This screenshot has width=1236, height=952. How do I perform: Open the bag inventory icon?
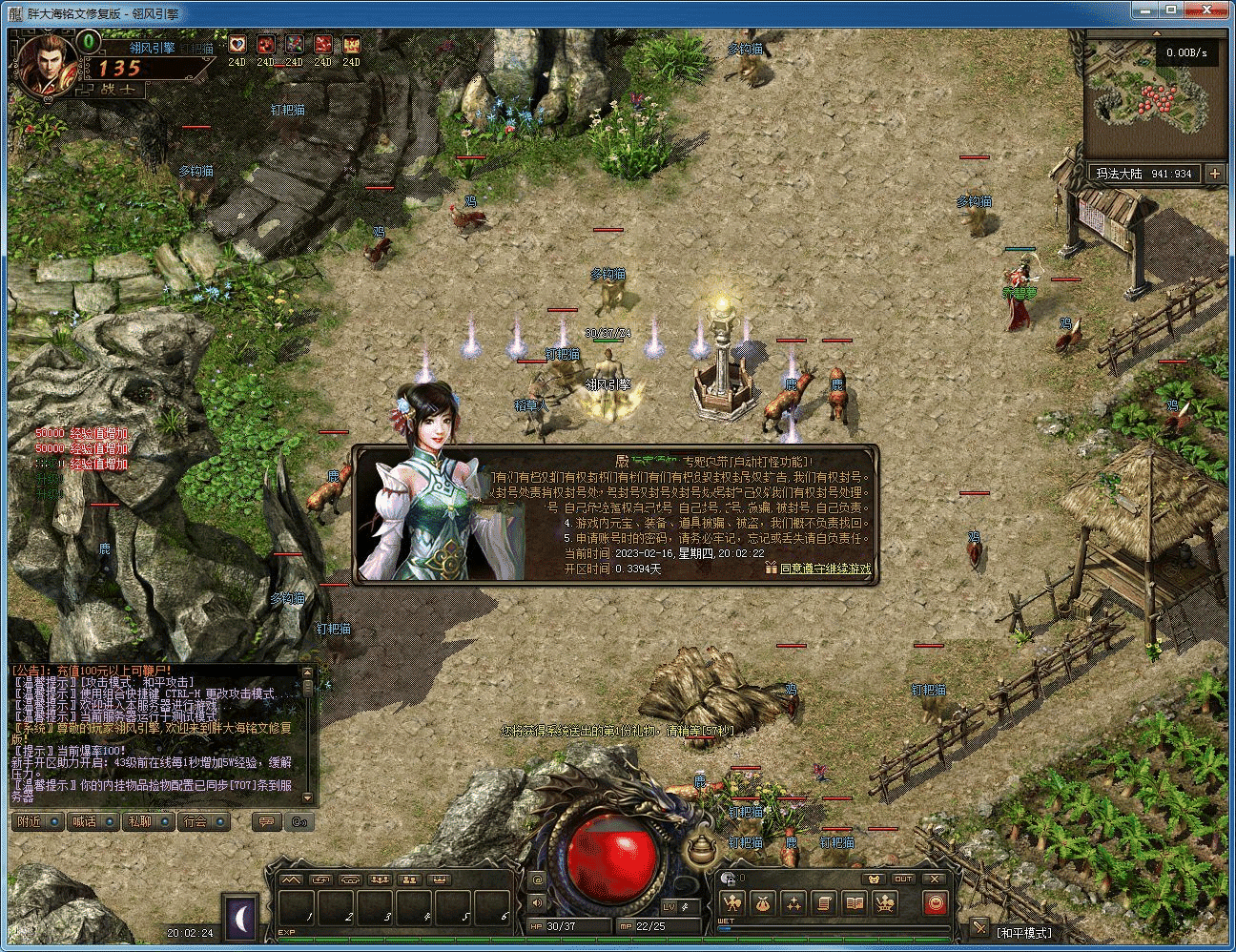point(763,902)
